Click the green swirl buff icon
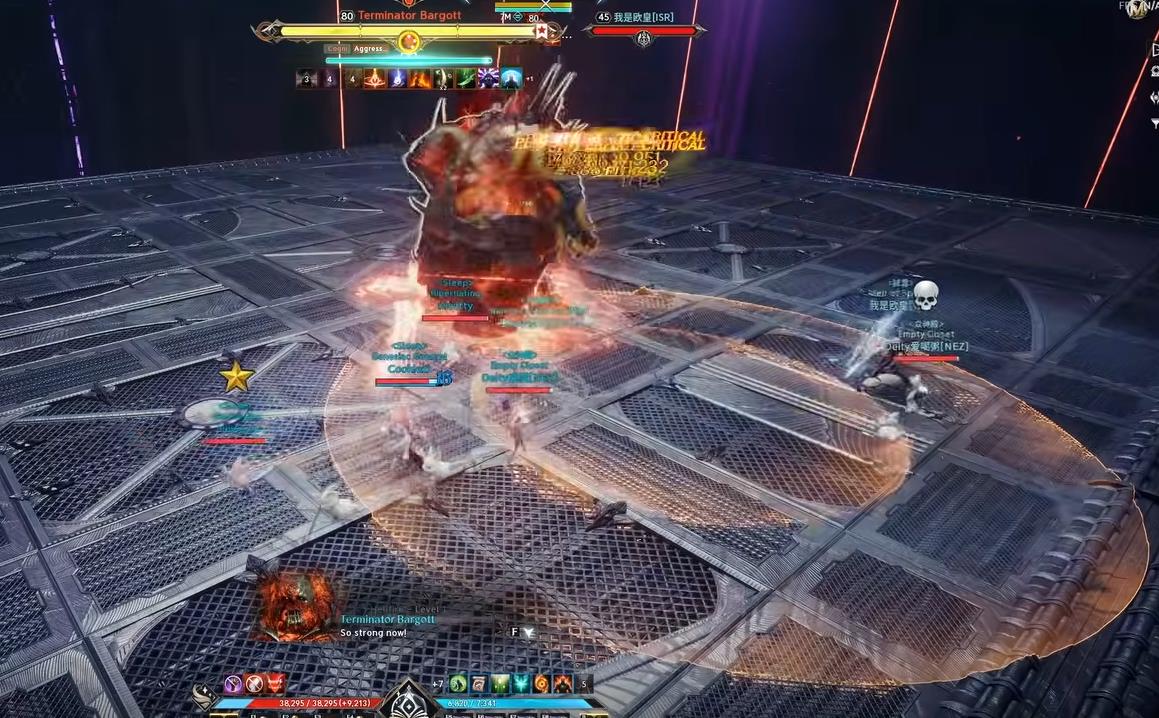The image size is (1159, 718). pos(458,684)
